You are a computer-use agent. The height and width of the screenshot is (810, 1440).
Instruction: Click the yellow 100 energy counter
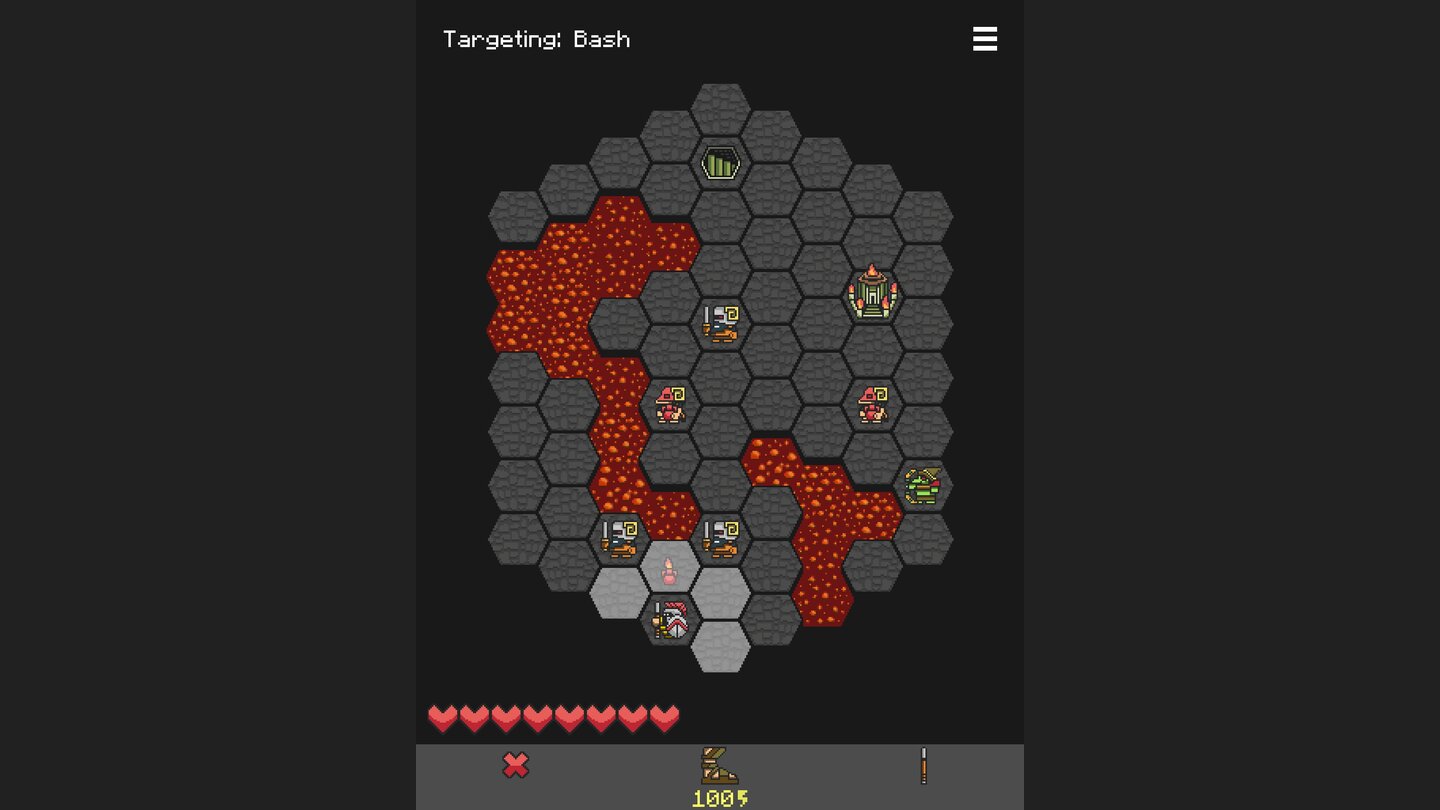click(x=718, y=797)
